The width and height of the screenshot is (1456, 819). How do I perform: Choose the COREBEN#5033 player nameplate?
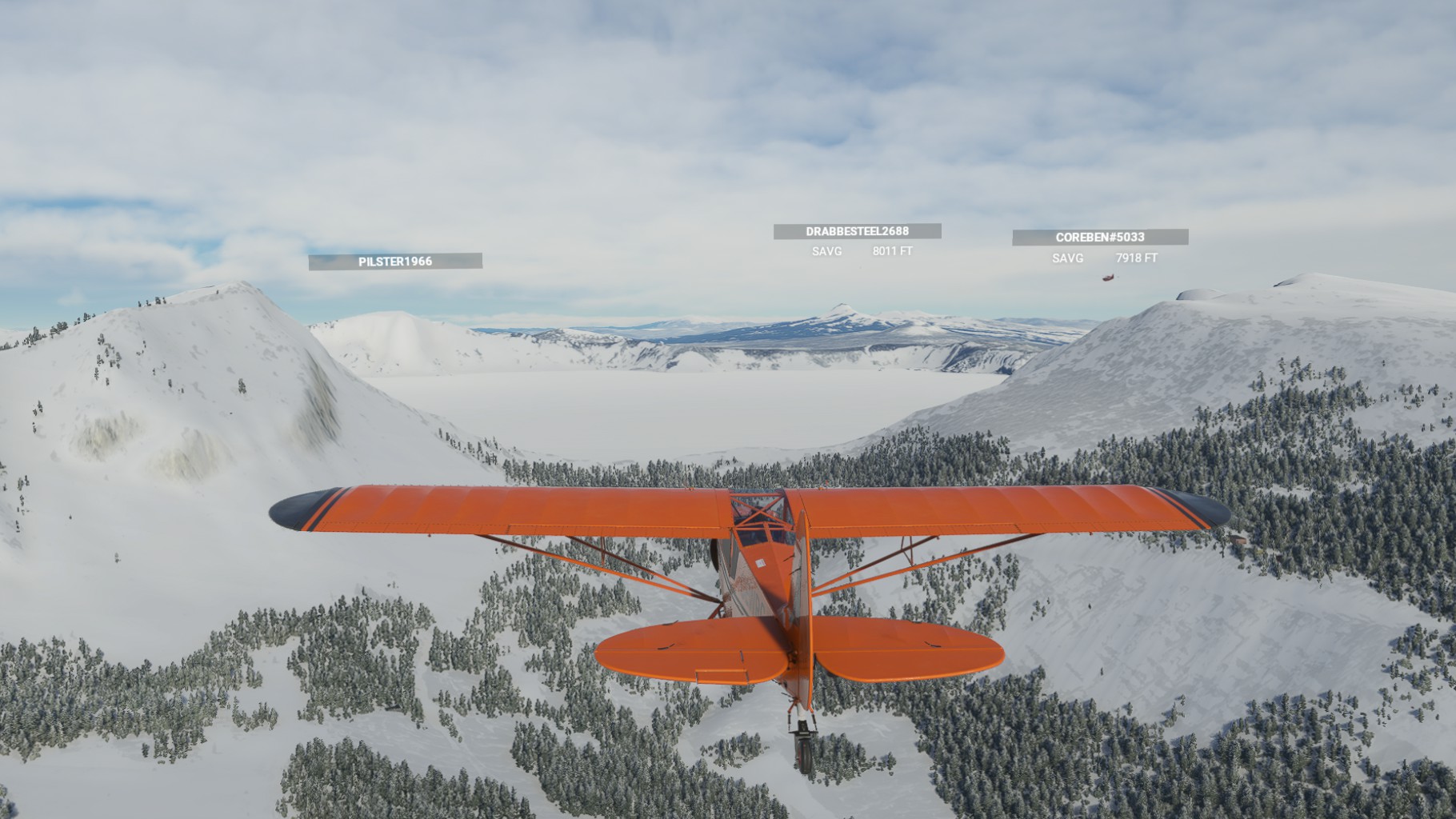point(1100,238)
